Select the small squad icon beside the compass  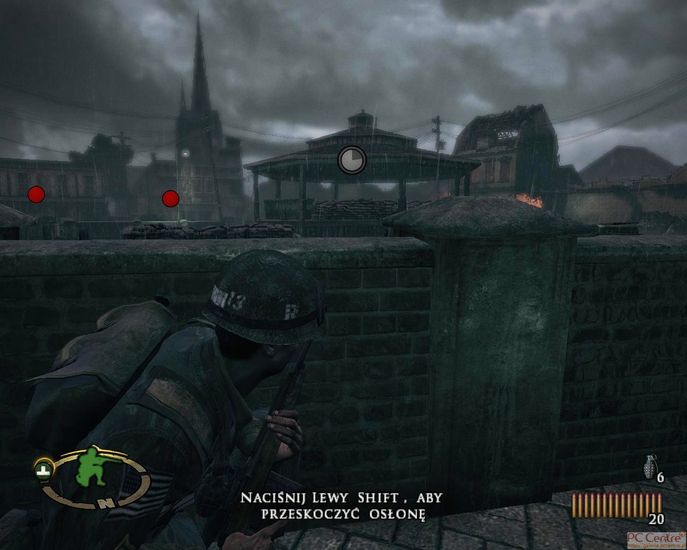tap(44, 466)
